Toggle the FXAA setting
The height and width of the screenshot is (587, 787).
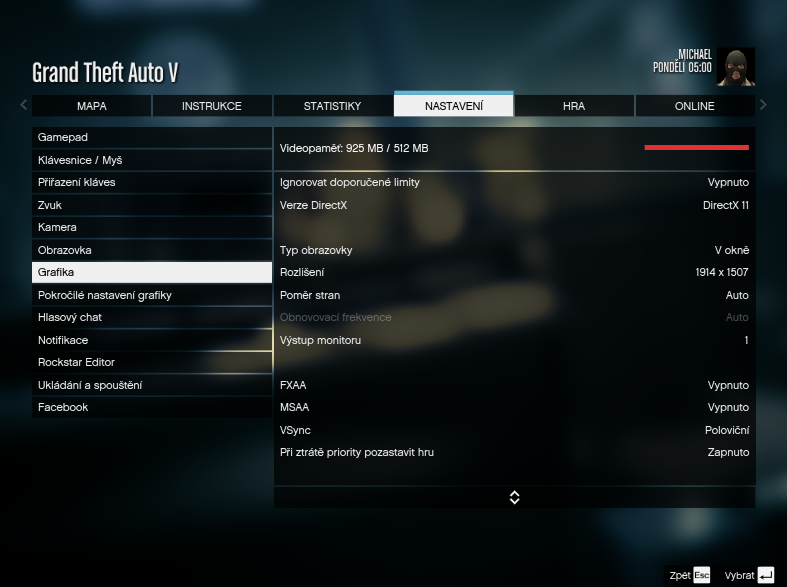(514, 385)
